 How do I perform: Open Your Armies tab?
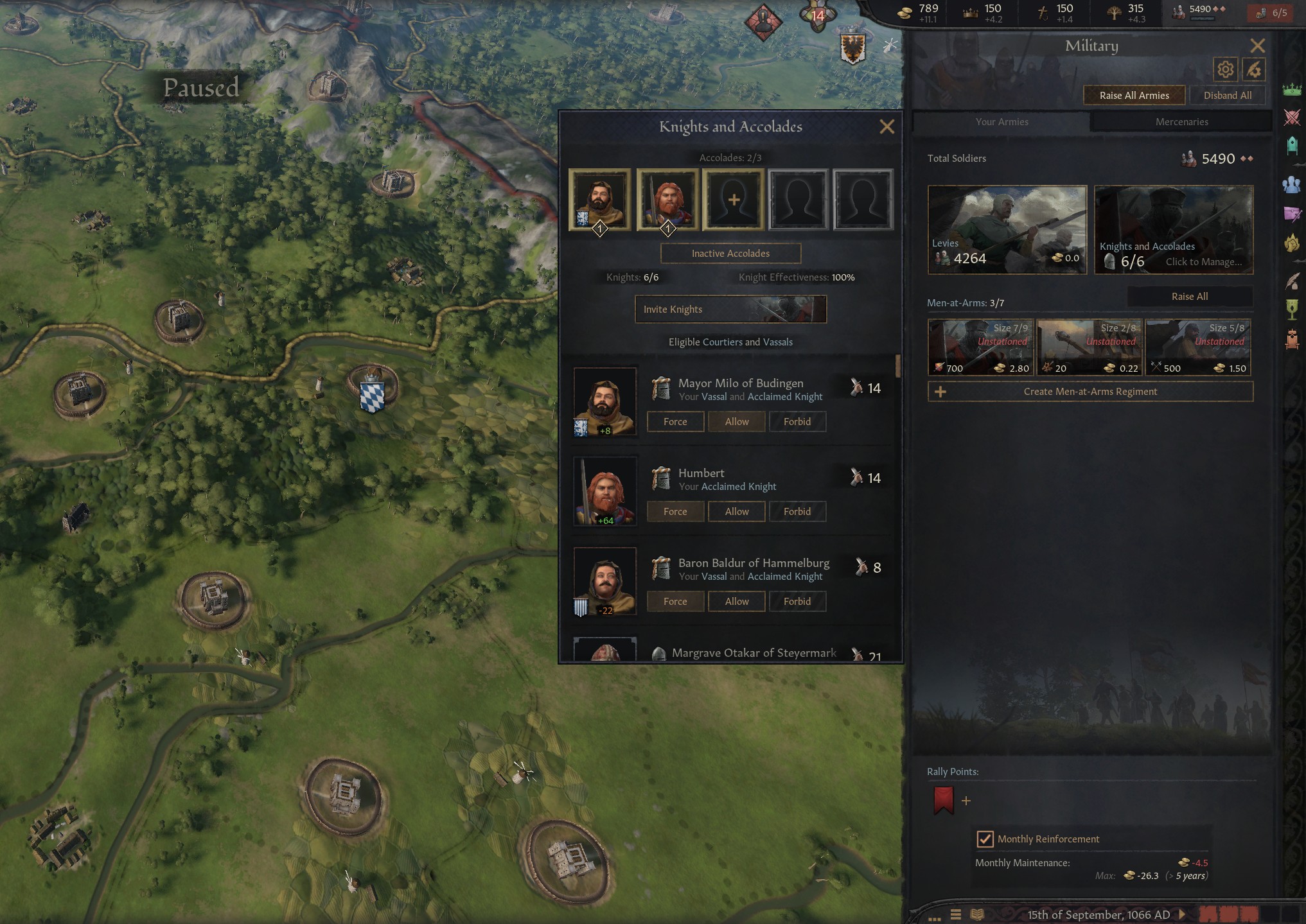tap(1002, 122)
